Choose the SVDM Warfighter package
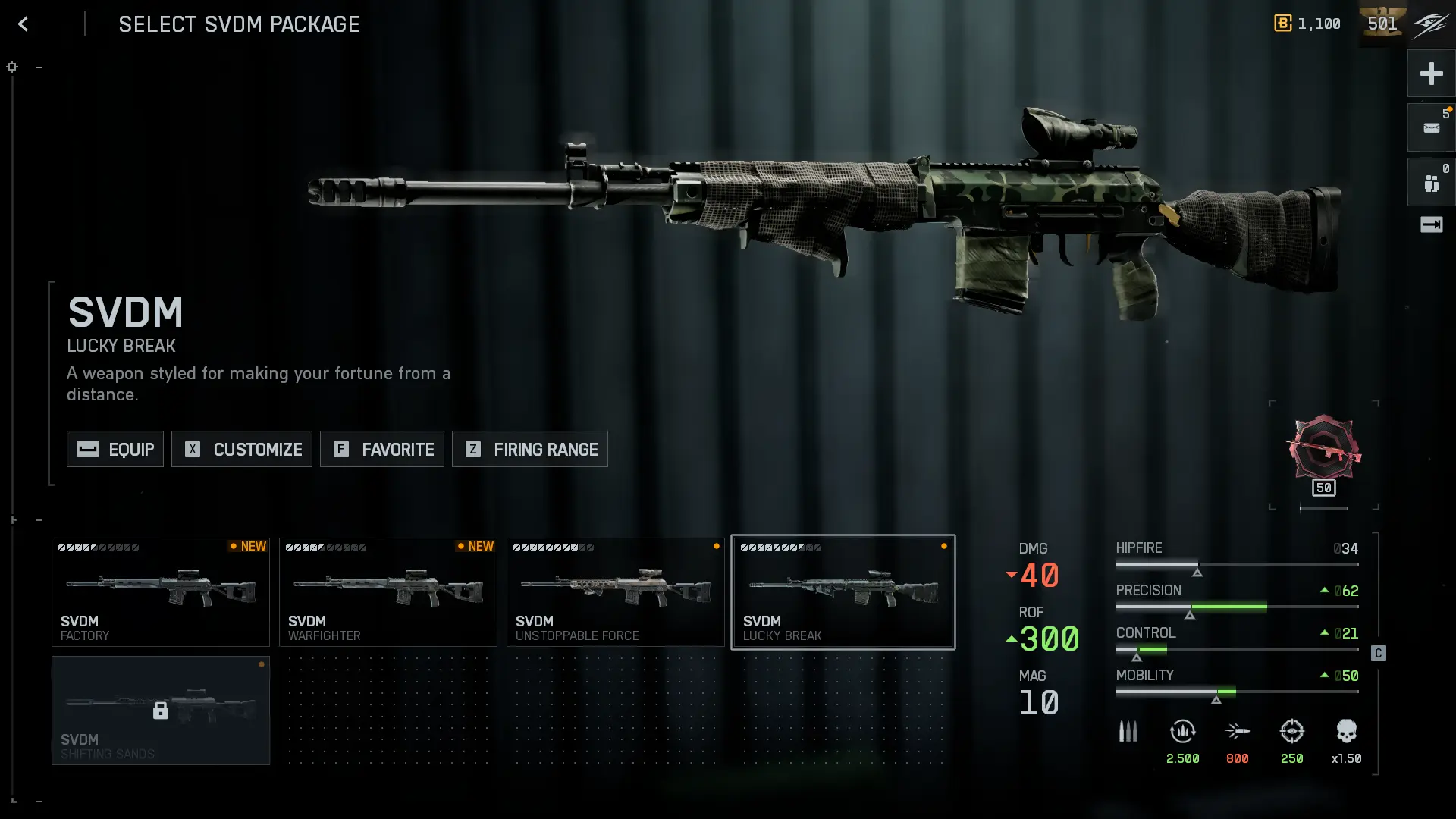Screen dimensions: 1456x819 (388, 592)
